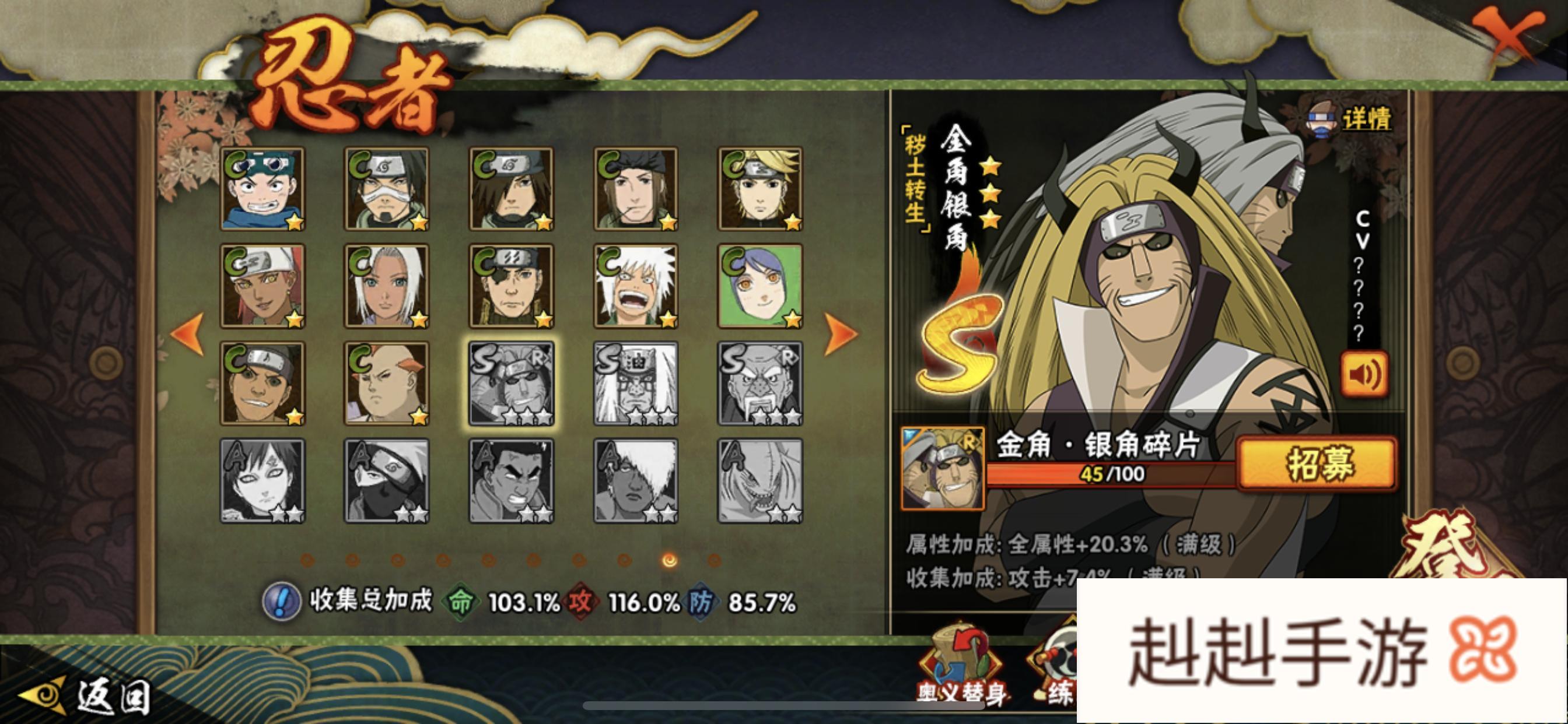This screenshot has width=1568, height=724.
Task: View collection bonus info exclamation icon
Action: [x=281, y=601]
